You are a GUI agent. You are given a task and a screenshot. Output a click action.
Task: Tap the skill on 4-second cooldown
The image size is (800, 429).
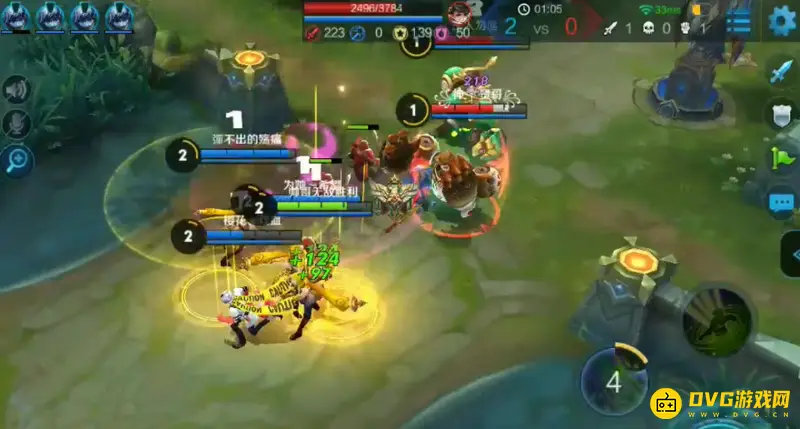(614, 381)
